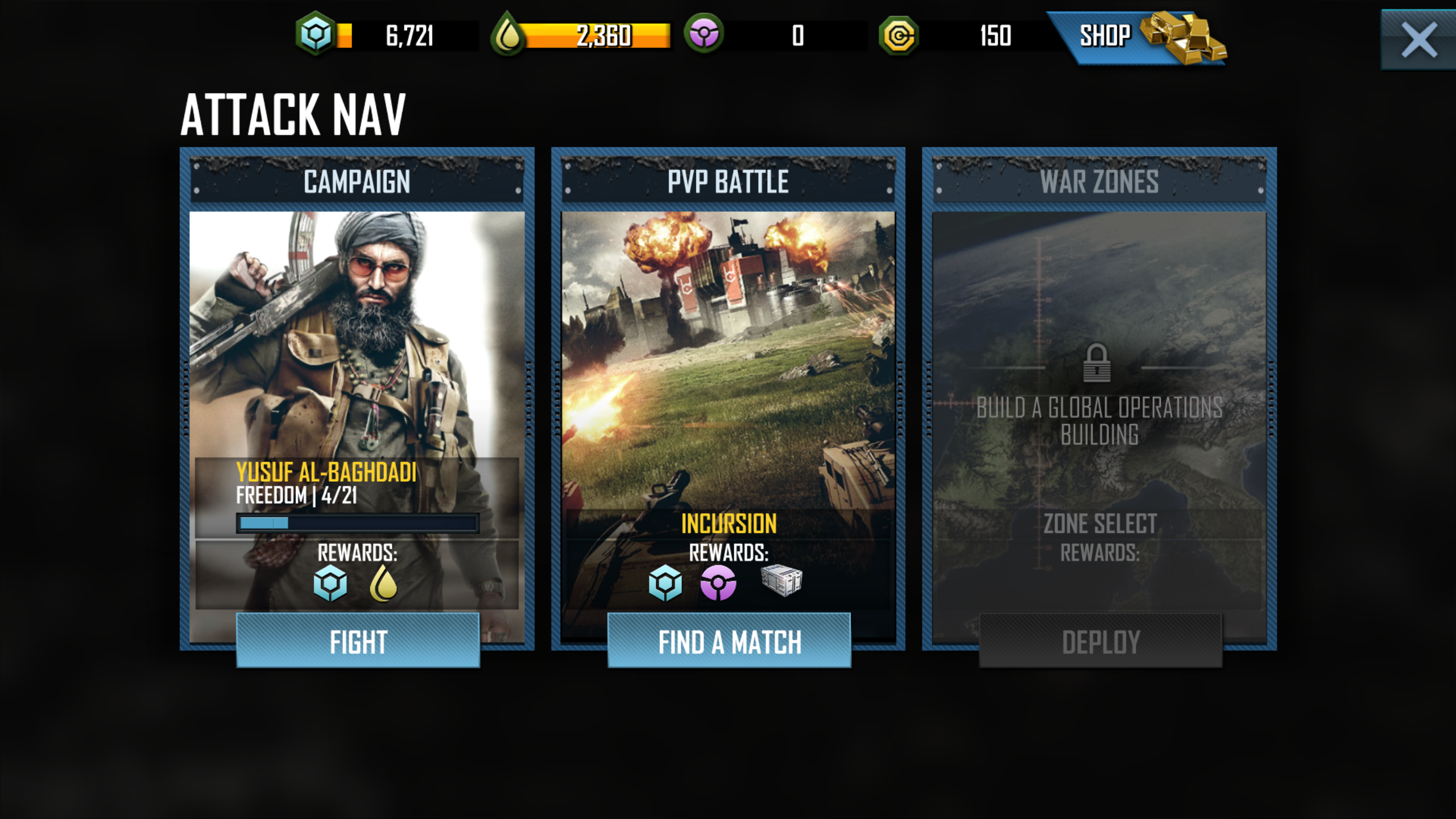Close the Attack Nav screen
The image size is (1456, 819).
(1418, 39)
